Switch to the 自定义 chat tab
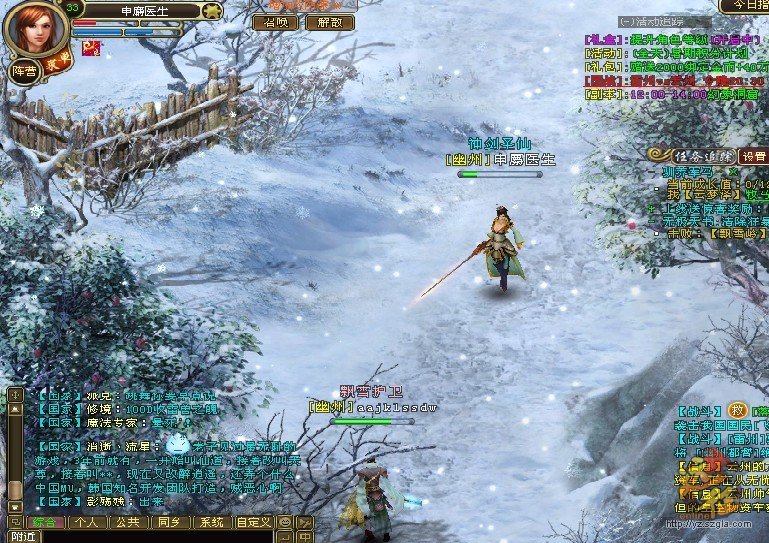769x543 pixels. pyautogui.click(x=253, y=522)
